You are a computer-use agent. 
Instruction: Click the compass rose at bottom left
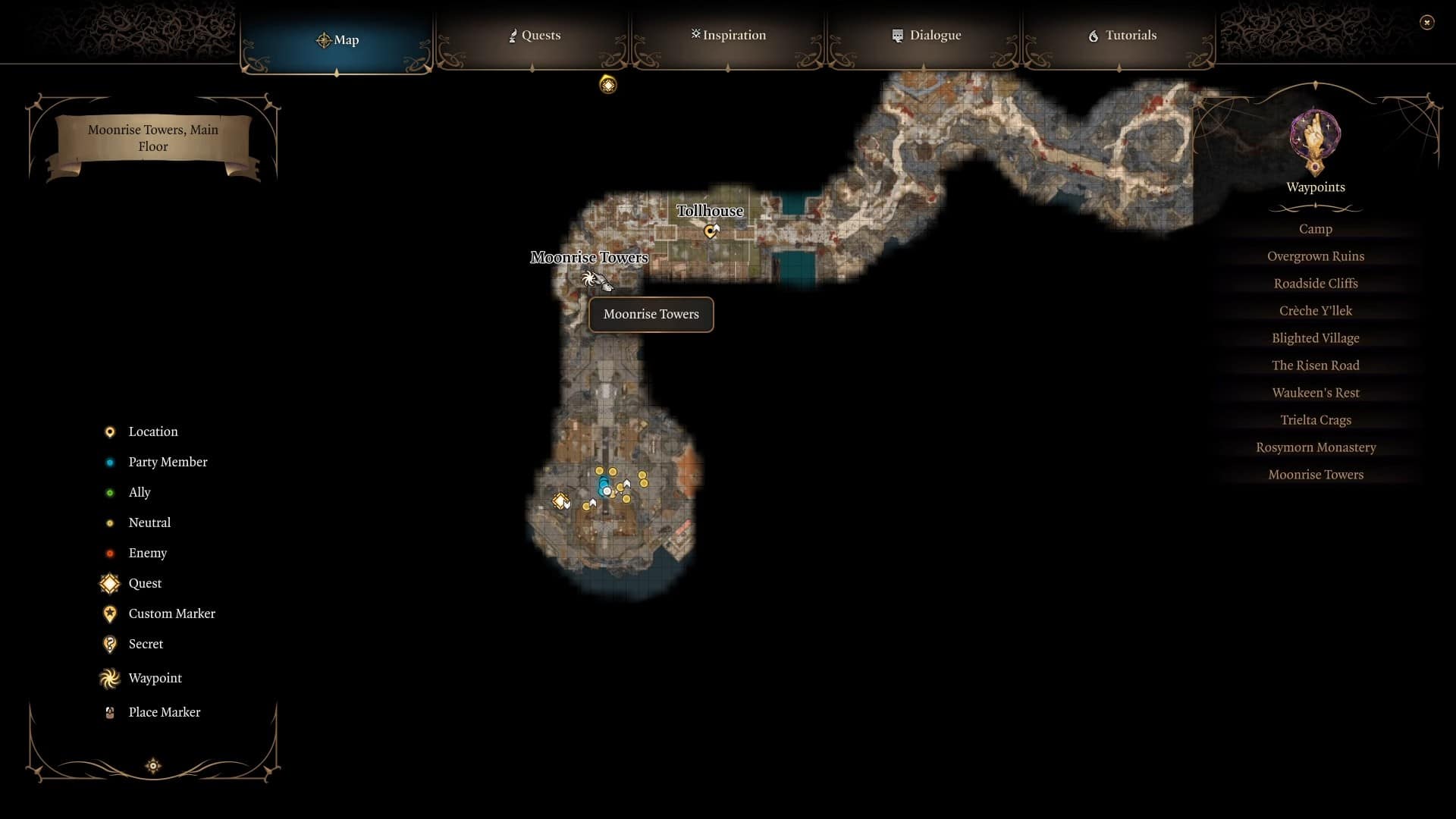152,766
